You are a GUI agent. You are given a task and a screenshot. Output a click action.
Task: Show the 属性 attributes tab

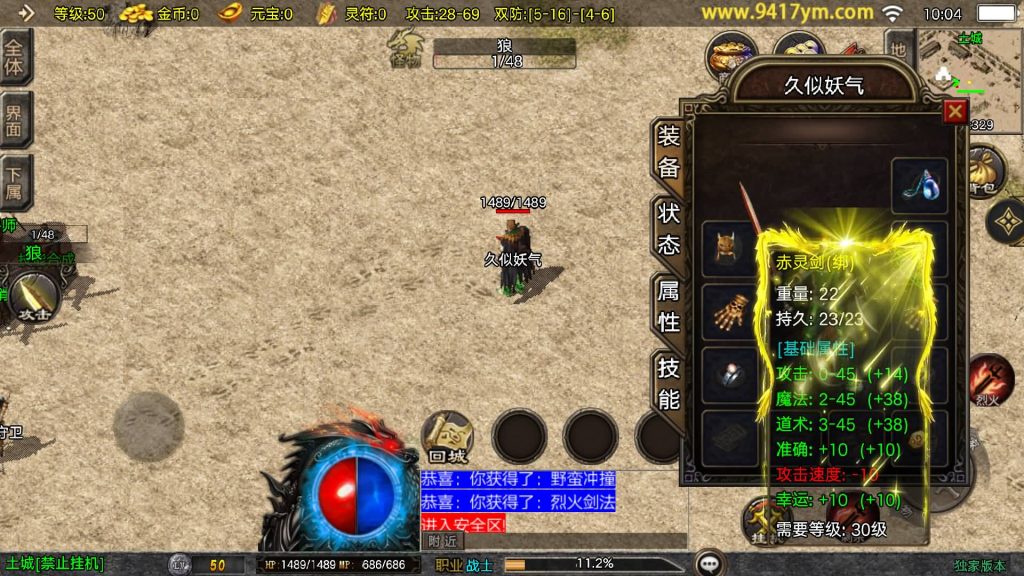tap(669, 307)
